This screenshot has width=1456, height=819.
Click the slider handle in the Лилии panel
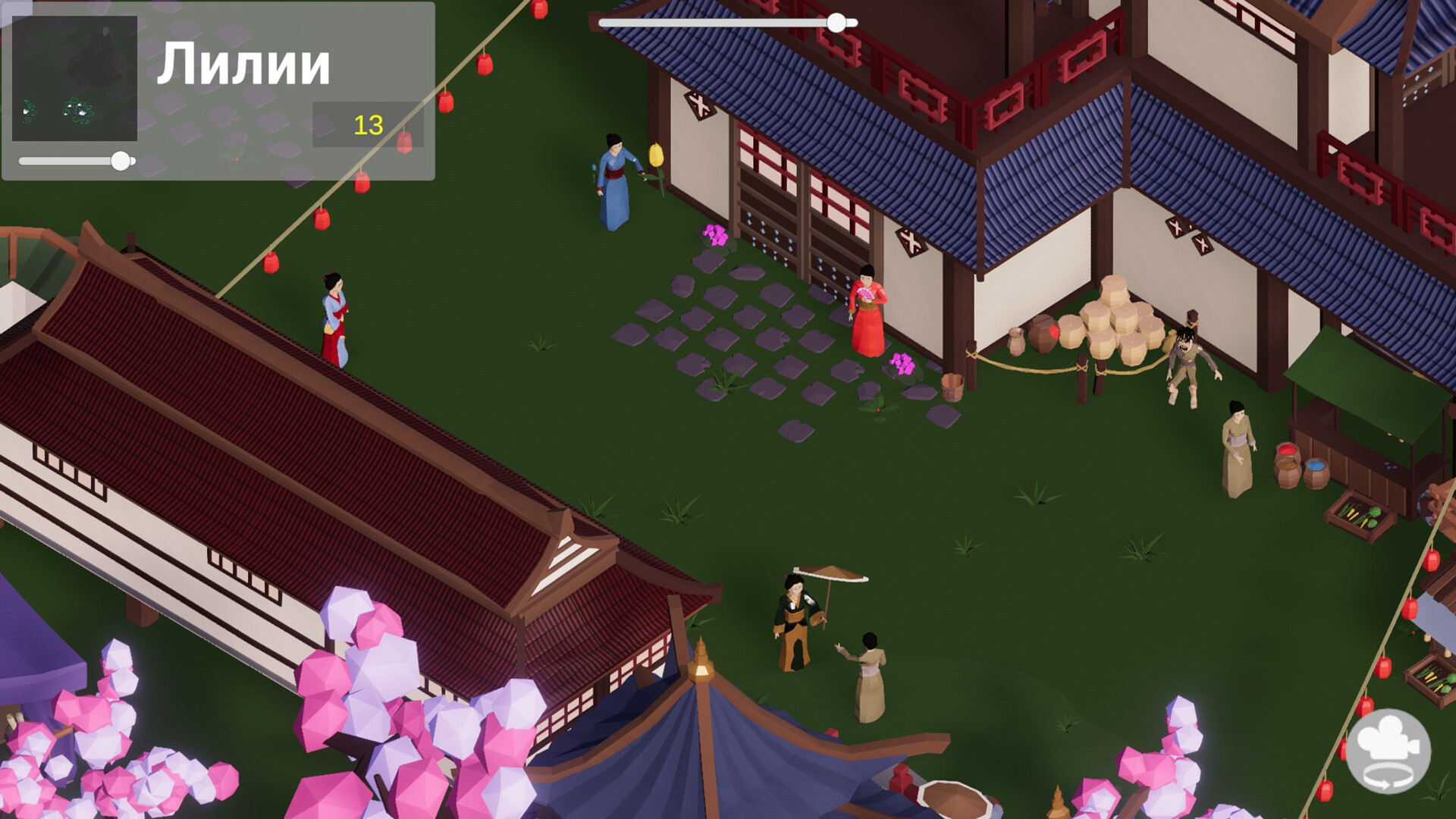(121, 161)
